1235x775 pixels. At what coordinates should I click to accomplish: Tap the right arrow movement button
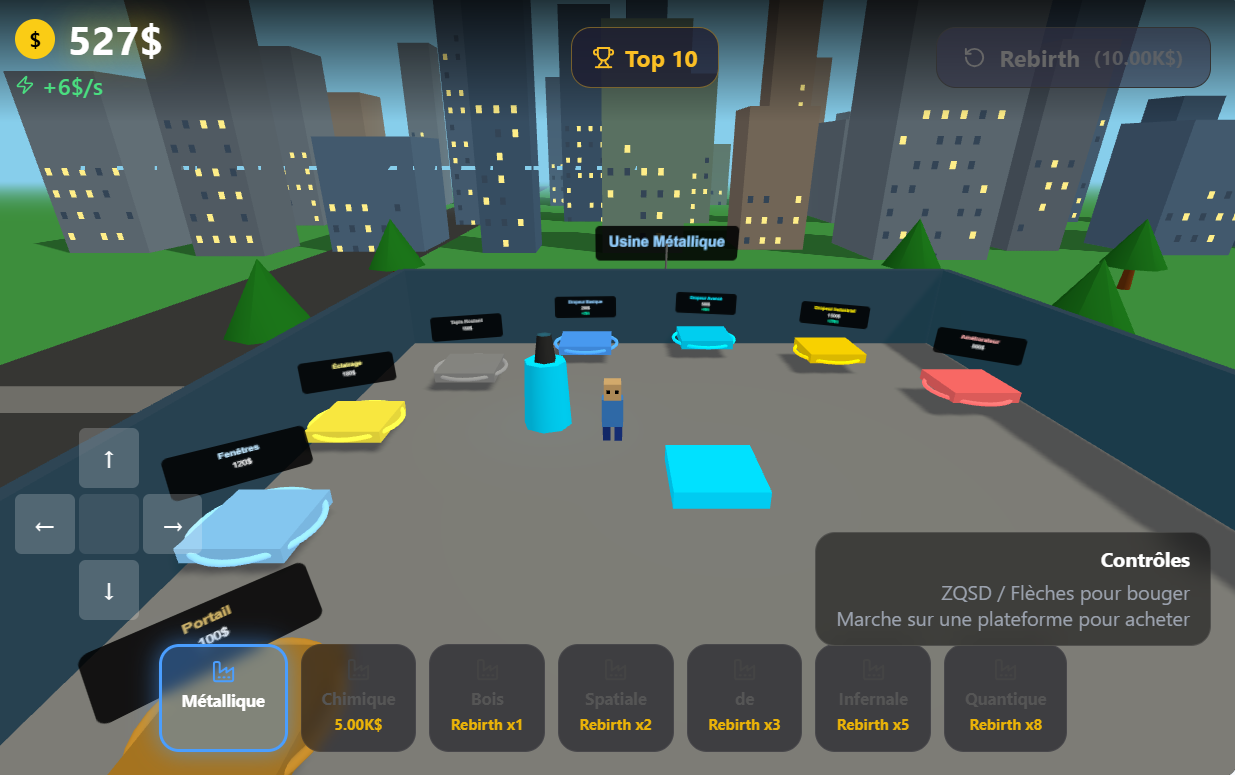tap(172, 524)
